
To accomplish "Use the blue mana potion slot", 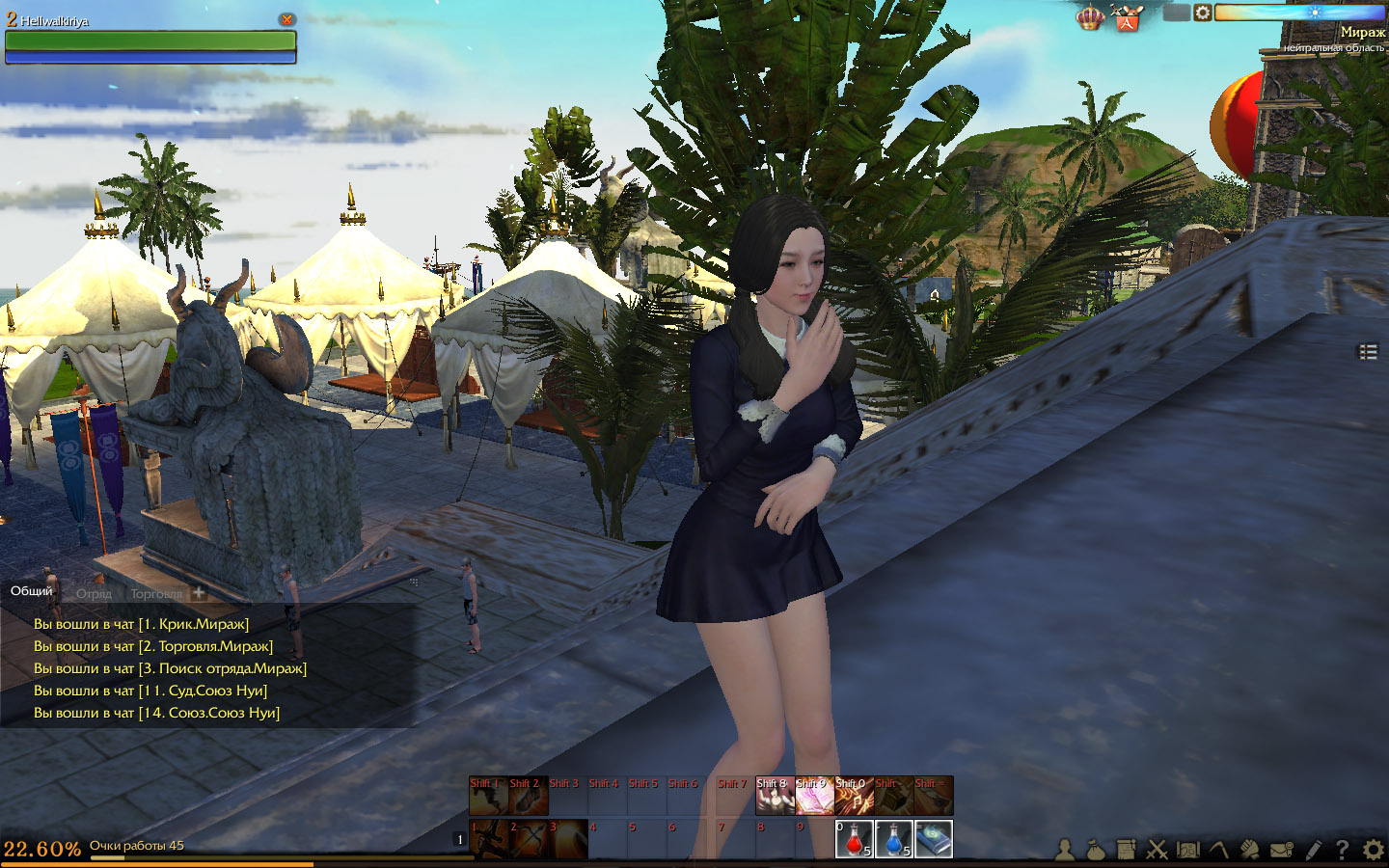I will [x=893, y=839].
